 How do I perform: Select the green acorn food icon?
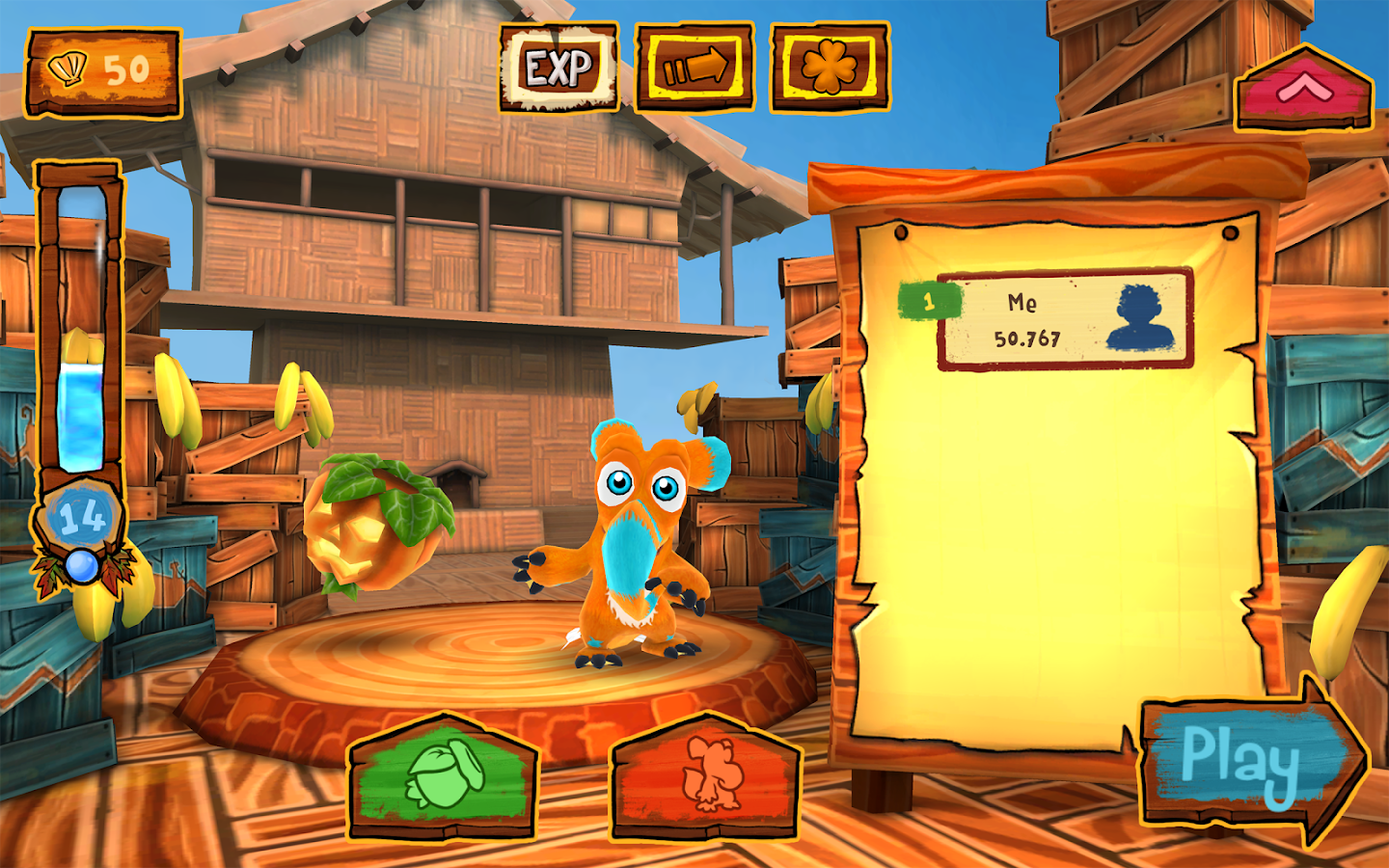pos(444,776)
